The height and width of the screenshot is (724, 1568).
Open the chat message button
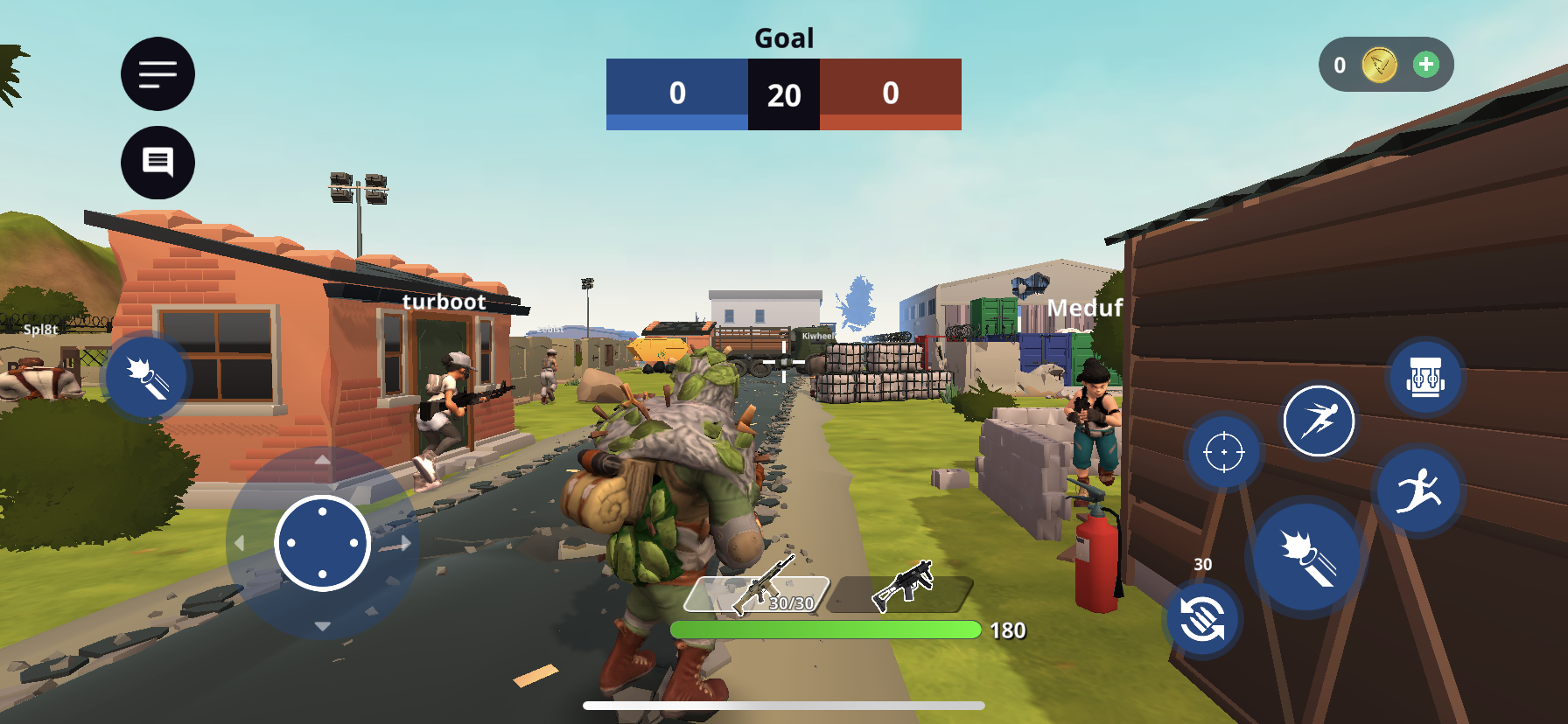pyautogui.click(x=157, y=163)
